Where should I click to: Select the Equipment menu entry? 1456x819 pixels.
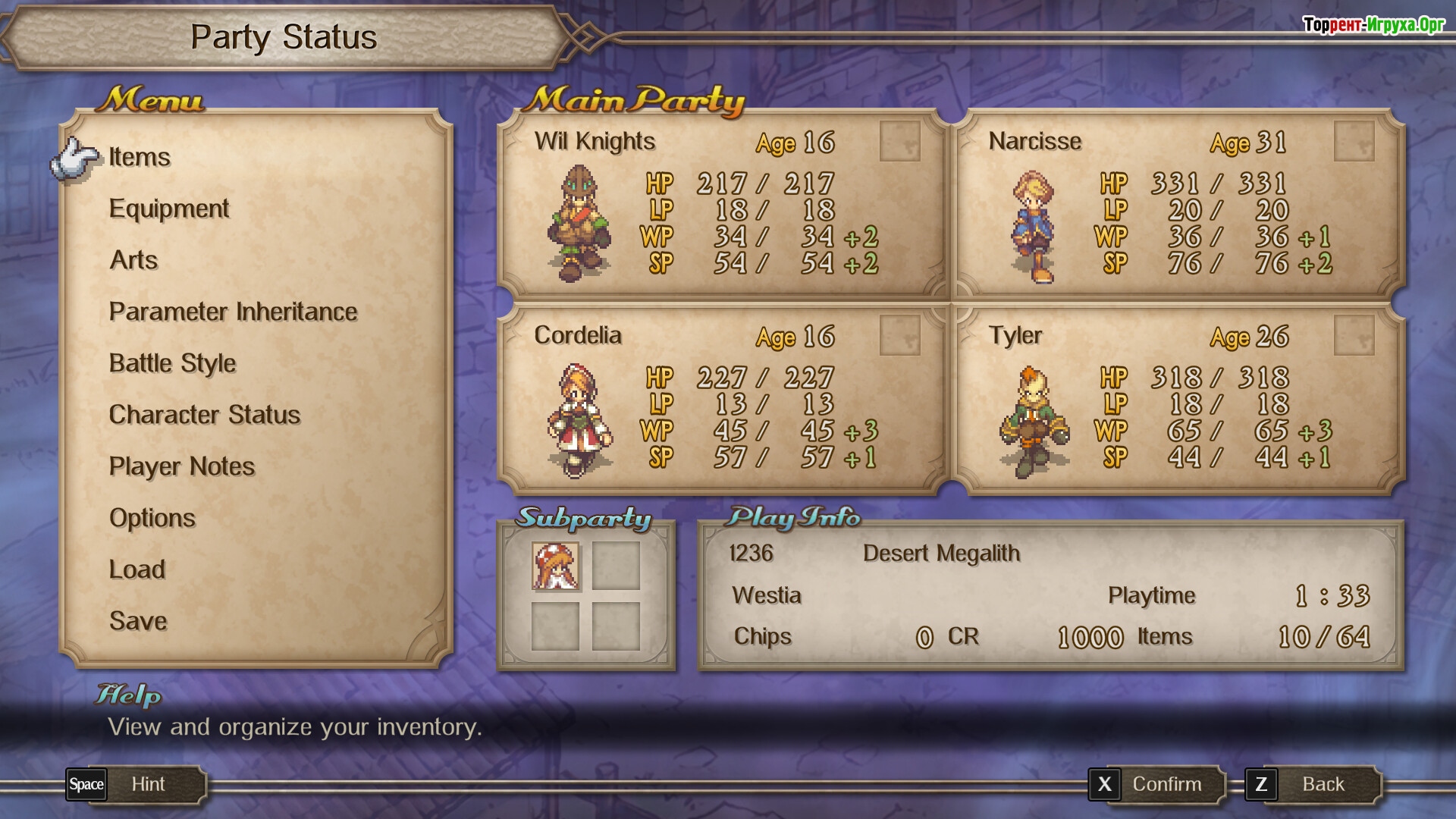(168, 209)
